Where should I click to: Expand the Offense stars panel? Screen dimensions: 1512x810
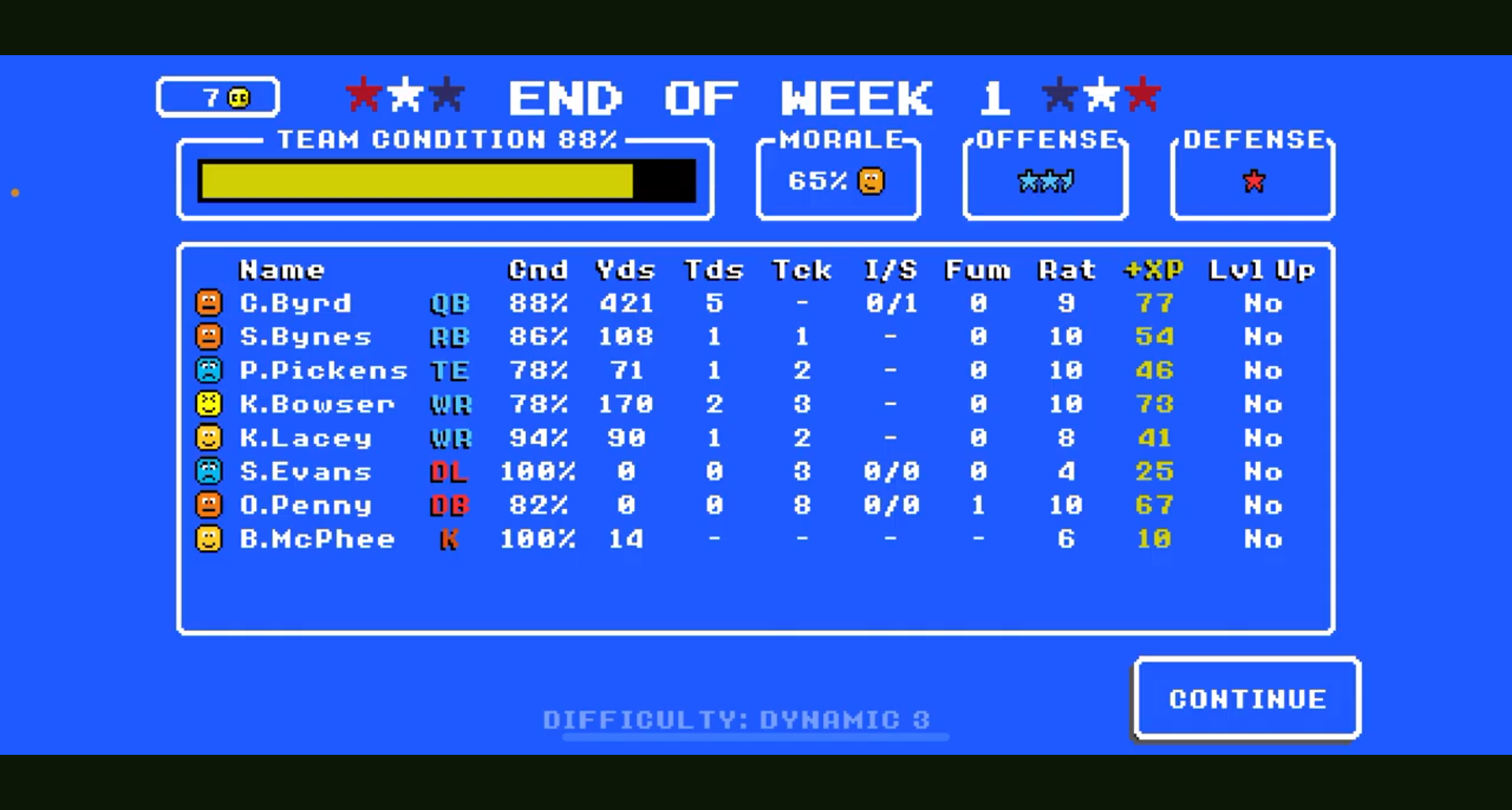click(x=1045, y=177)
